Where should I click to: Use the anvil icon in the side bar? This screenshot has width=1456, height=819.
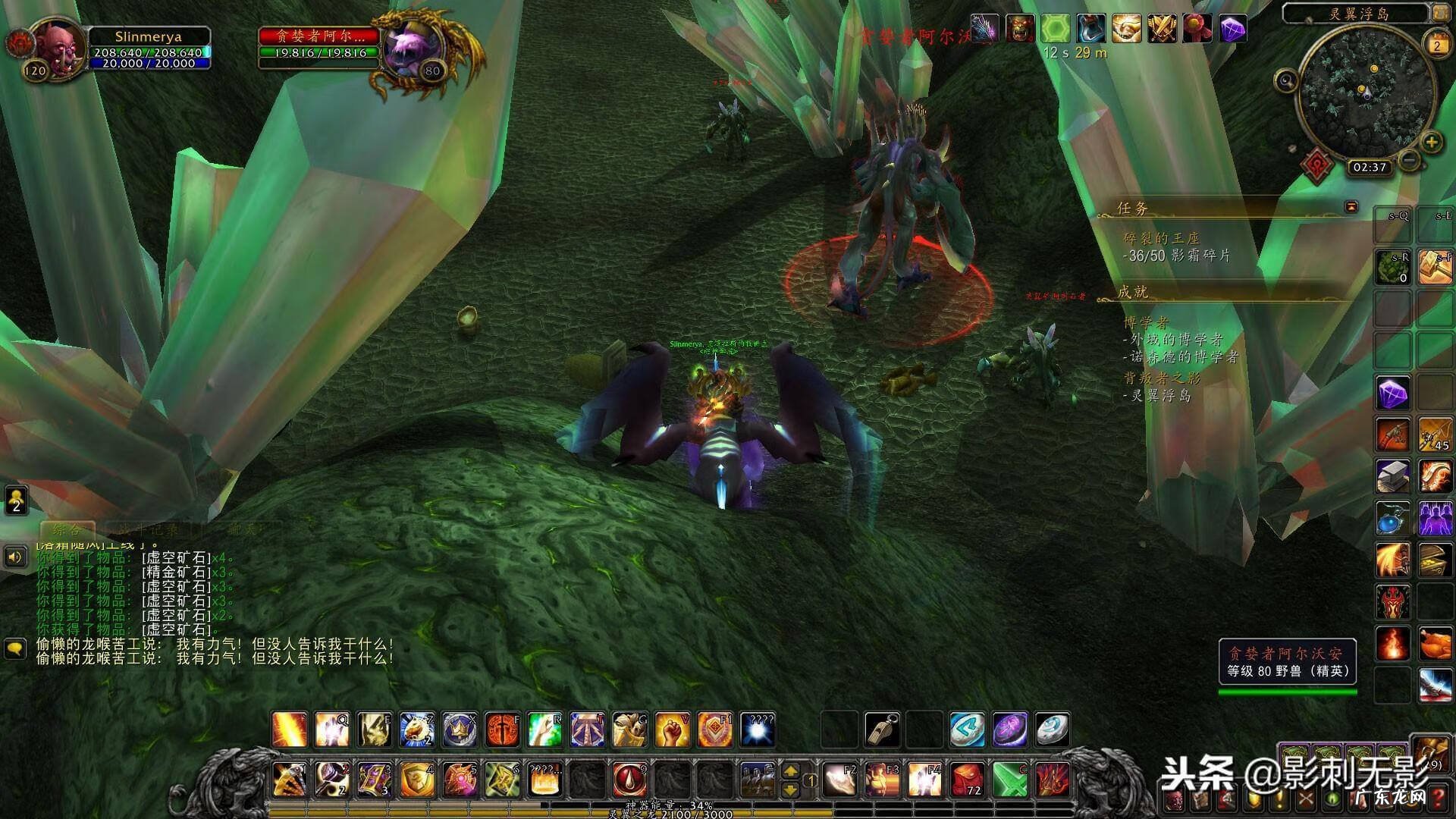pyautogui.click(x=1393, y=476)
